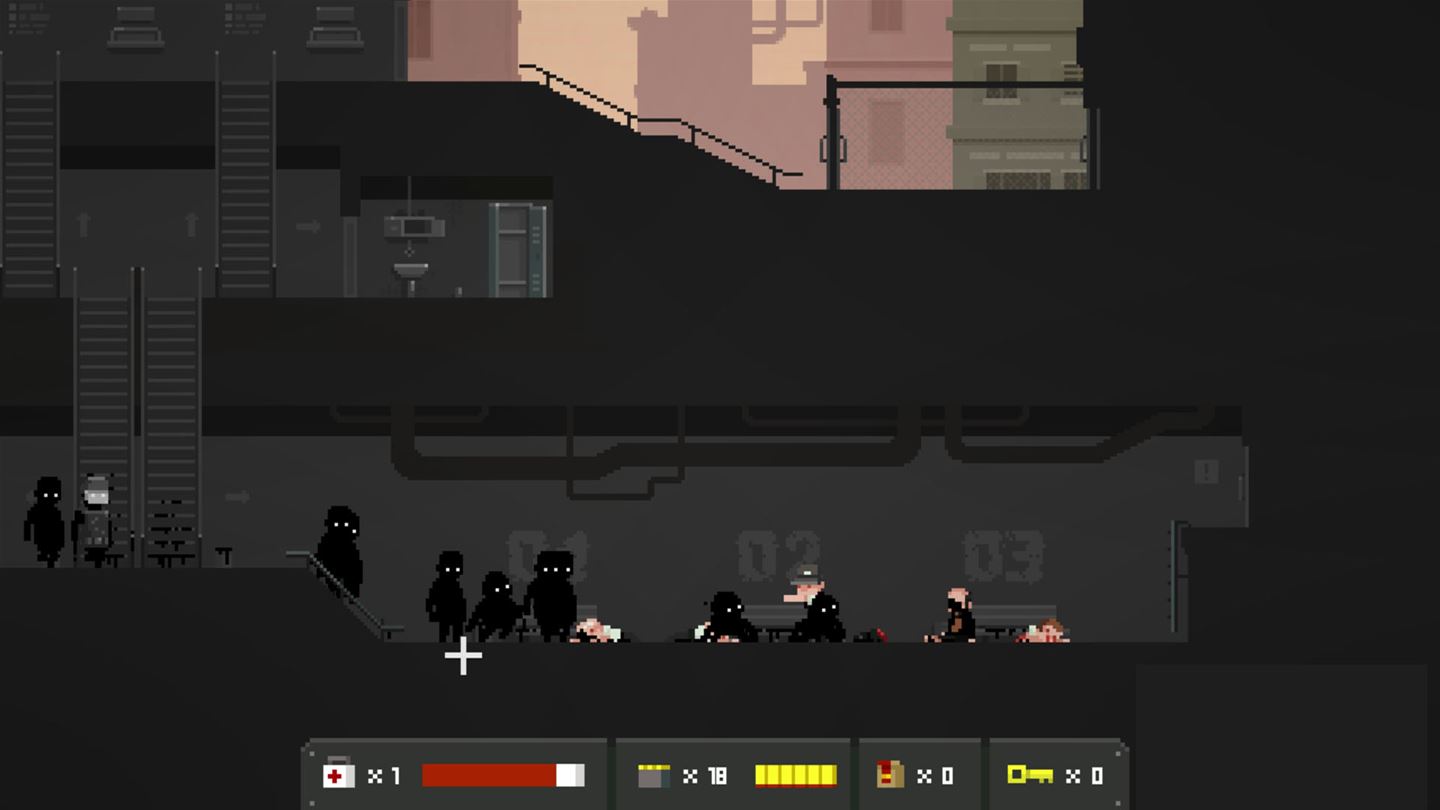Screen dimensions: 1440x810
Task: Click the yellow ammo segments indicator
Action: 795,774
